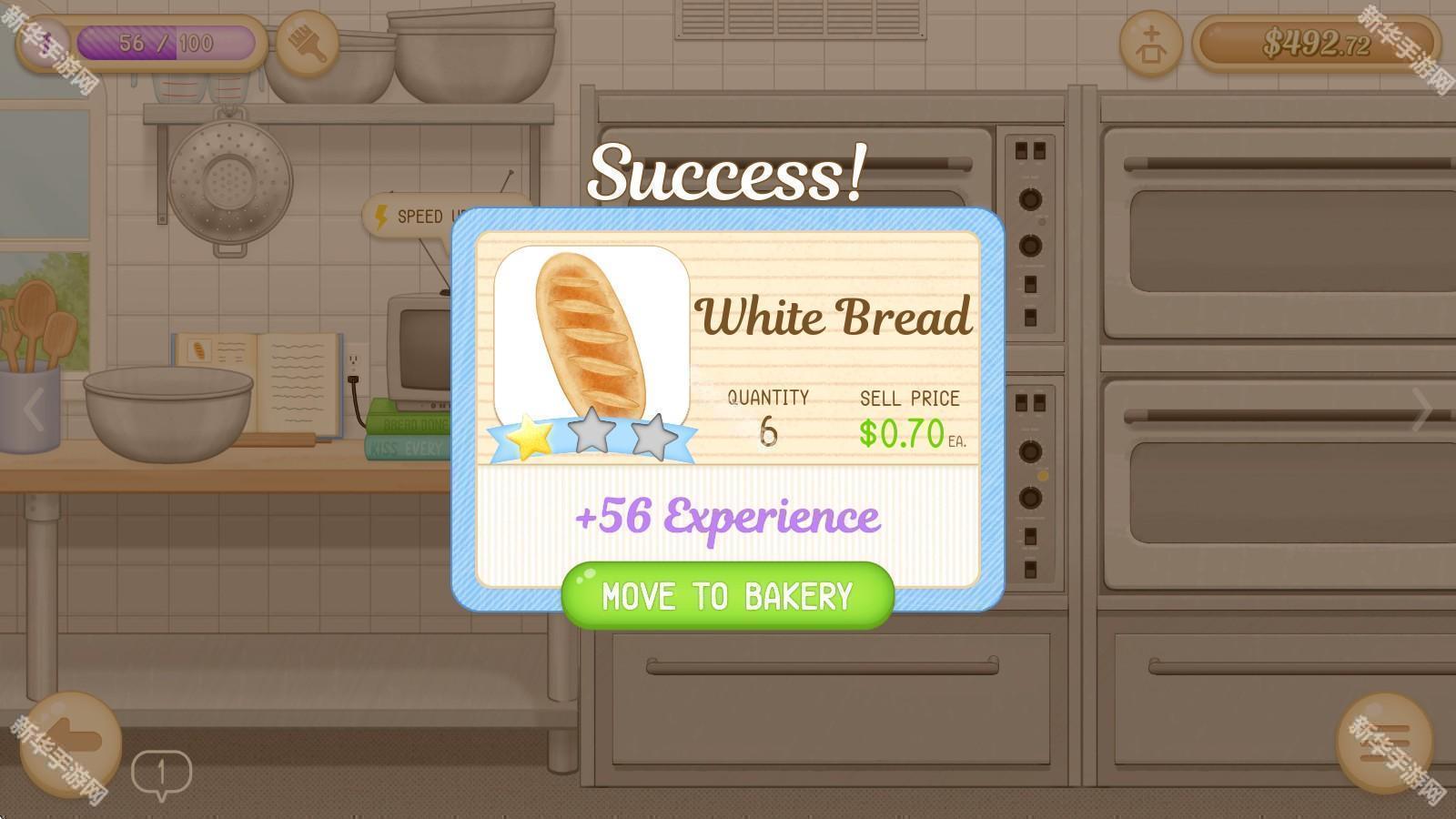Image resolution: width=1456 pixels, height=819 pixels.
Task: Click the Move to Bakery button
Action: (x=727, y=596)
